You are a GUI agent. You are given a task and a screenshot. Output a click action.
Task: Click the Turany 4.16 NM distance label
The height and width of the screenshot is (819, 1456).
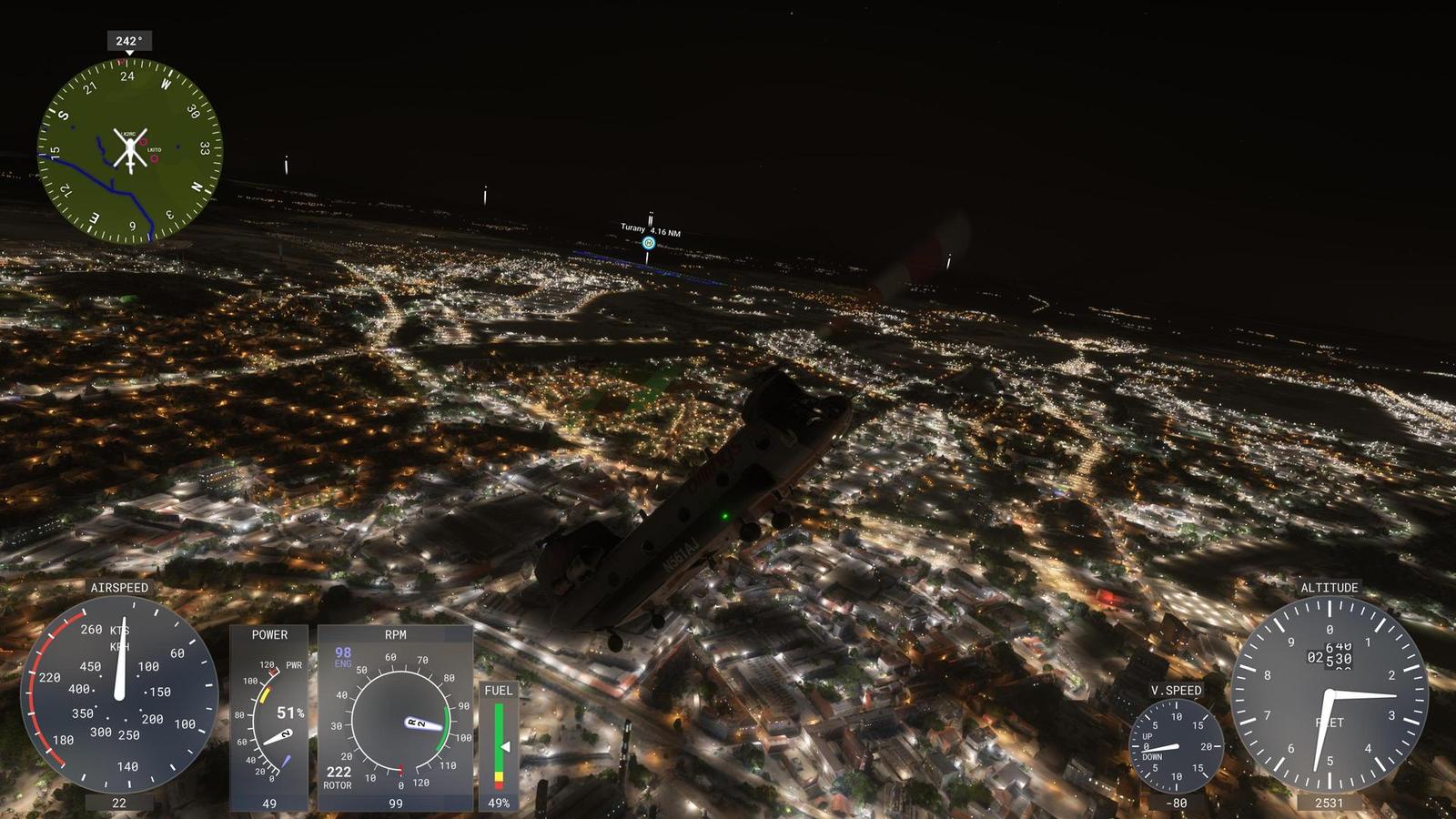point(648,228)
